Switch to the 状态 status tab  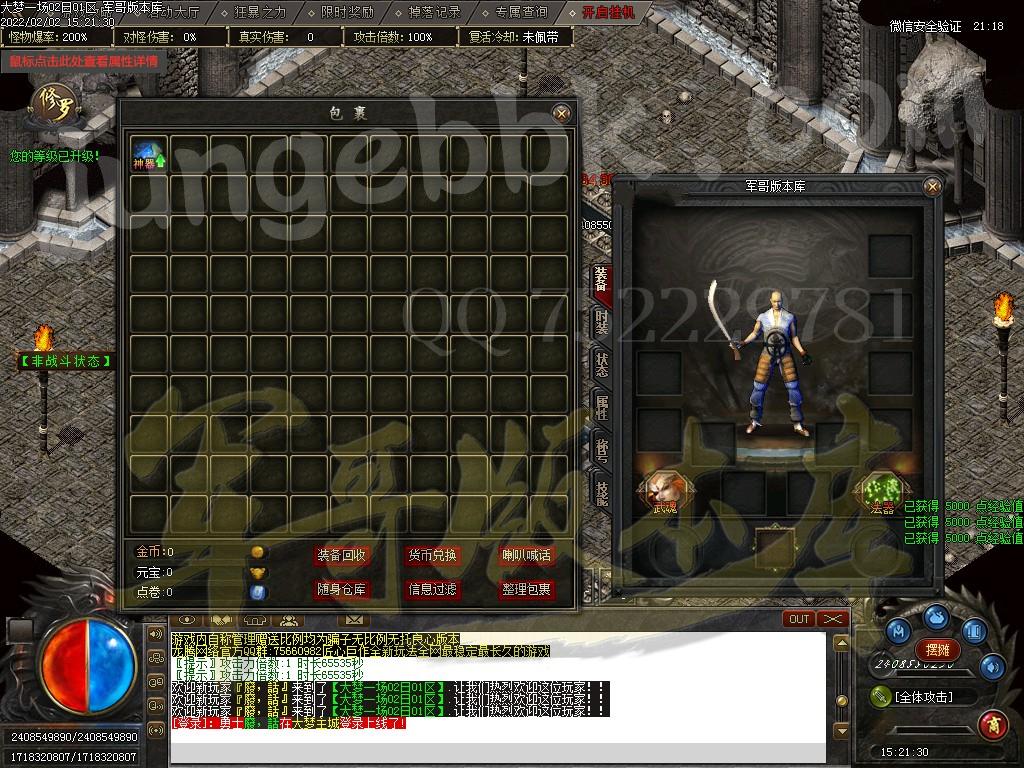[601, 364]
